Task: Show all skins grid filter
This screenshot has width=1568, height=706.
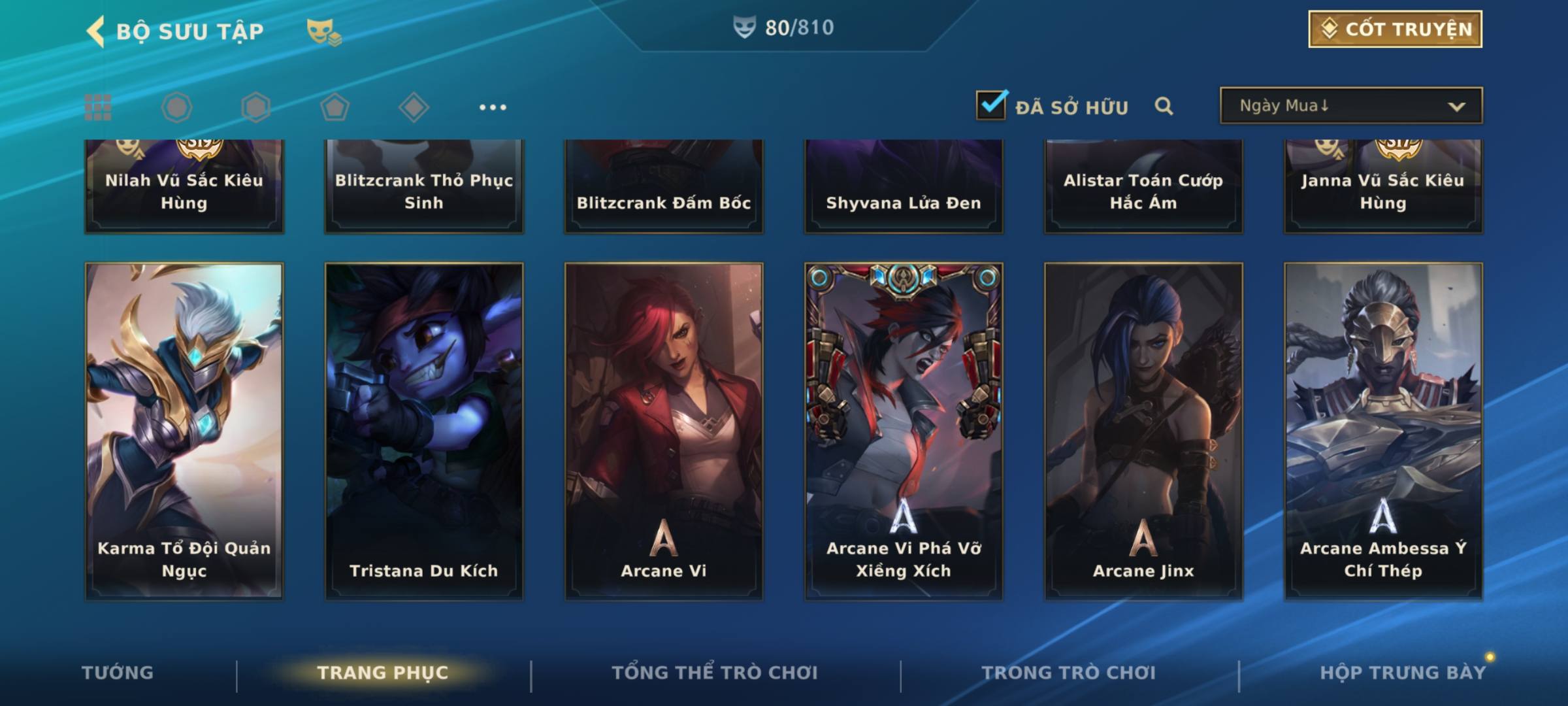Action: pyautogui.click(x=98, y=107)
